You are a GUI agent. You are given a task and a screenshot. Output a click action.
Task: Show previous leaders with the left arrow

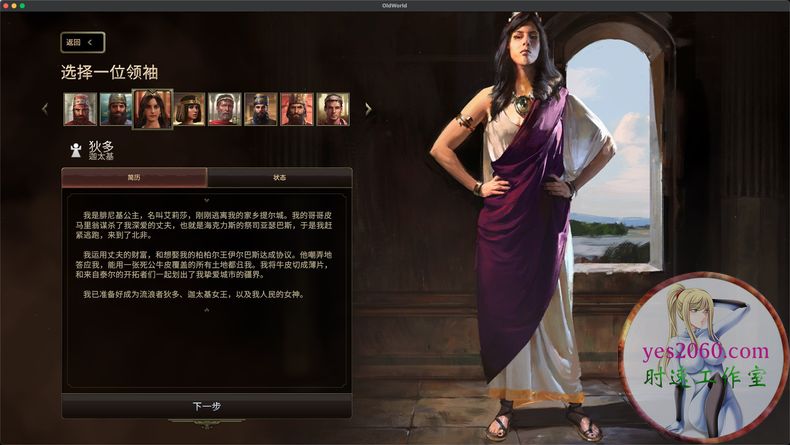tap(44, 109)
